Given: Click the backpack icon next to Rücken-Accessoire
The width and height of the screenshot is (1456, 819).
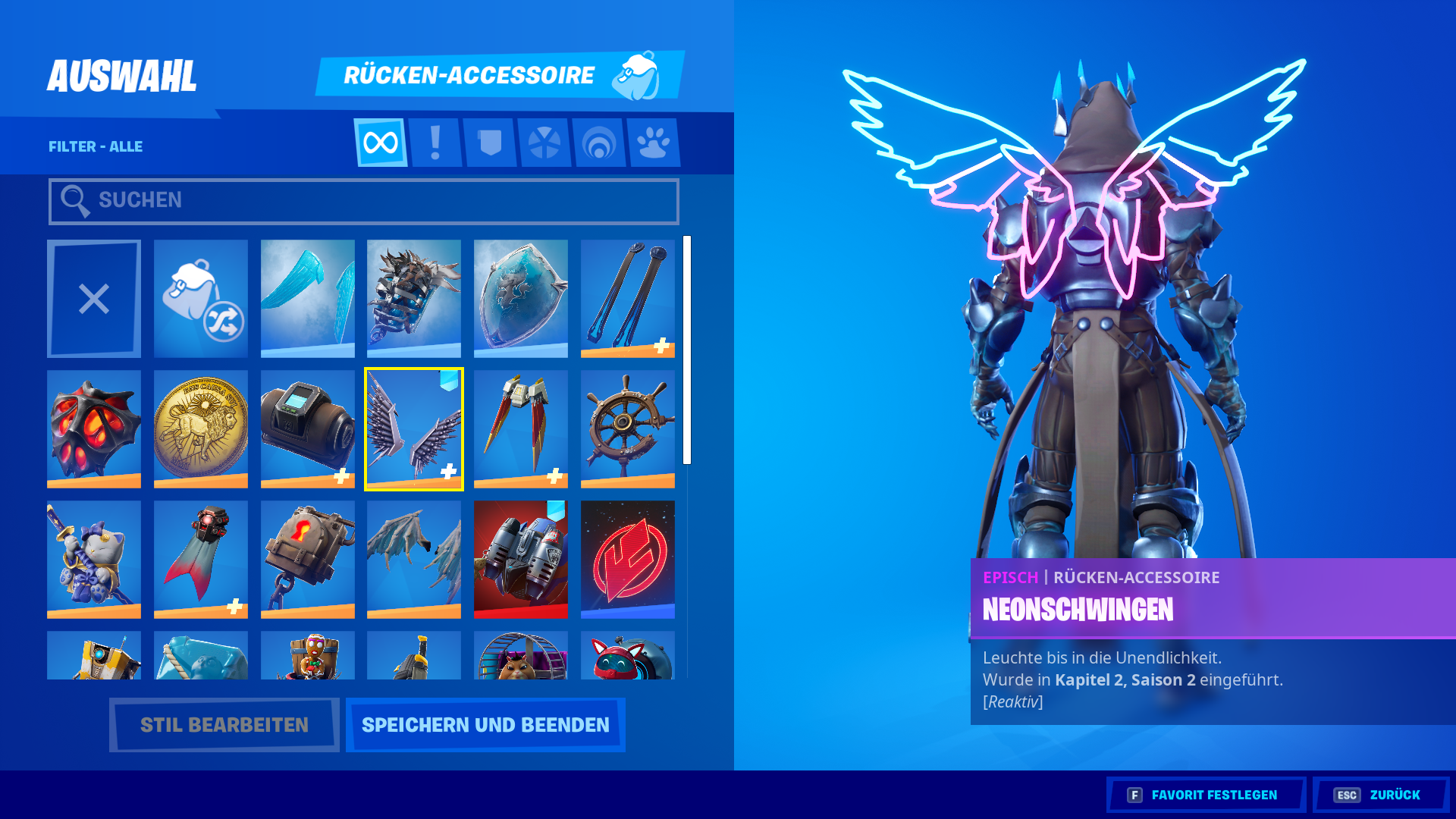Looking at the screenshot, I should pos(641,74).
